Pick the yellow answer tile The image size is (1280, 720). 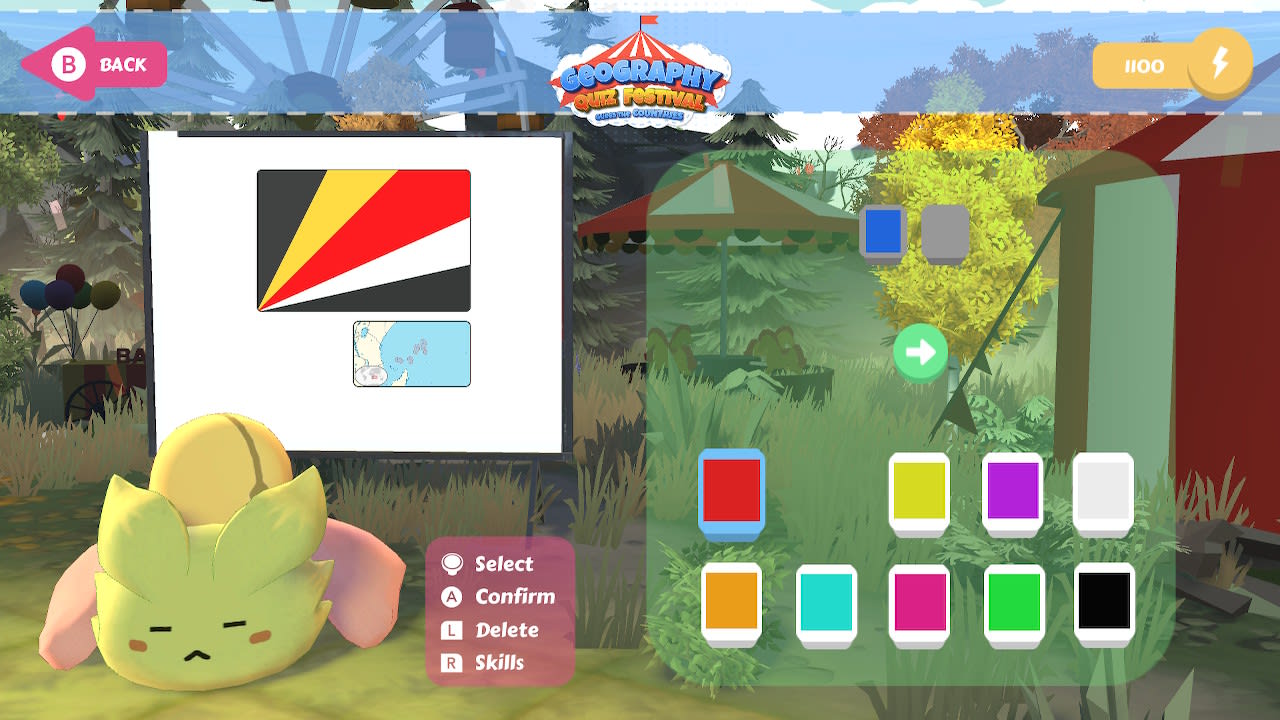click(920, 490)
